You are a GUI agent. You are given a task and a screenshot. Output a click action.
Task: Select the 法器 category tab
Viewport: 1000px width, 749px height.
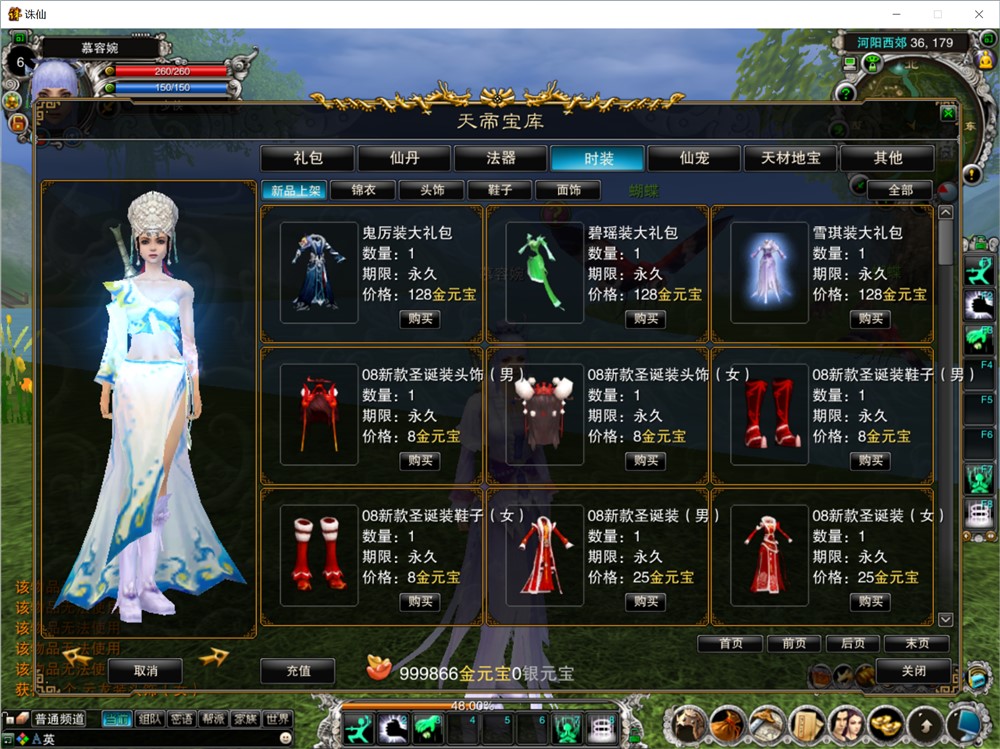click(x=501, y=158)
